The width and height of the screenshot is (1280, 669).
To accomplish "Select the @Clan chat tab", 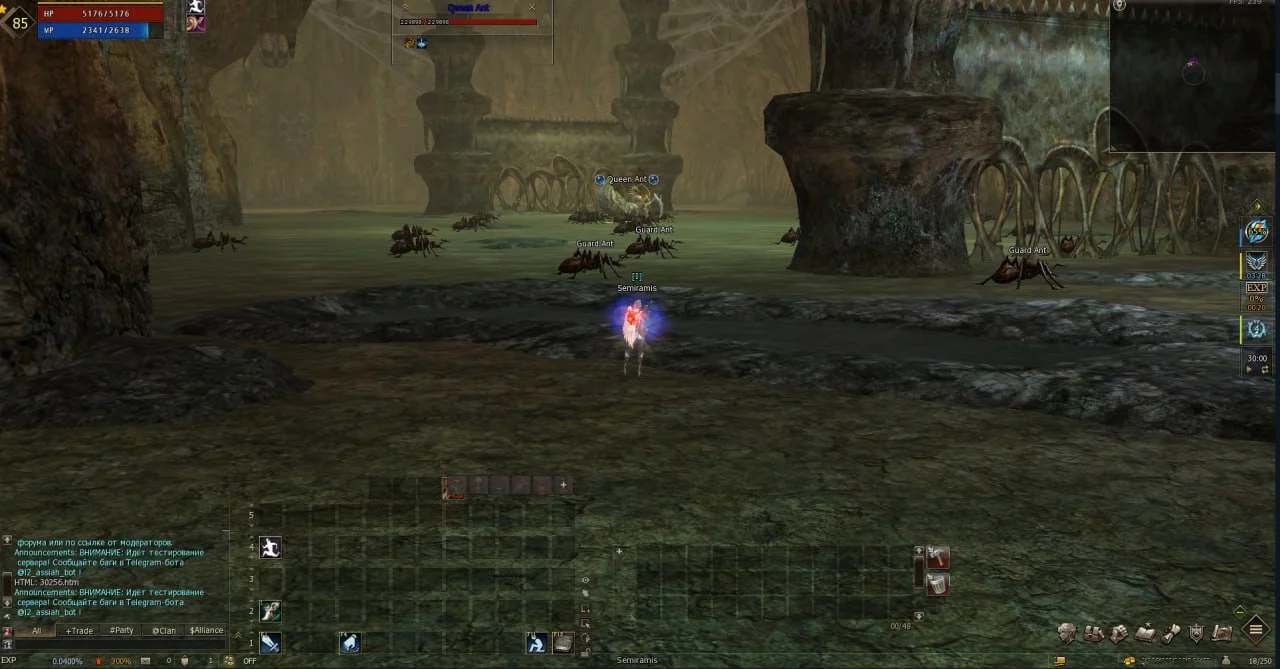I will [163, 631].
